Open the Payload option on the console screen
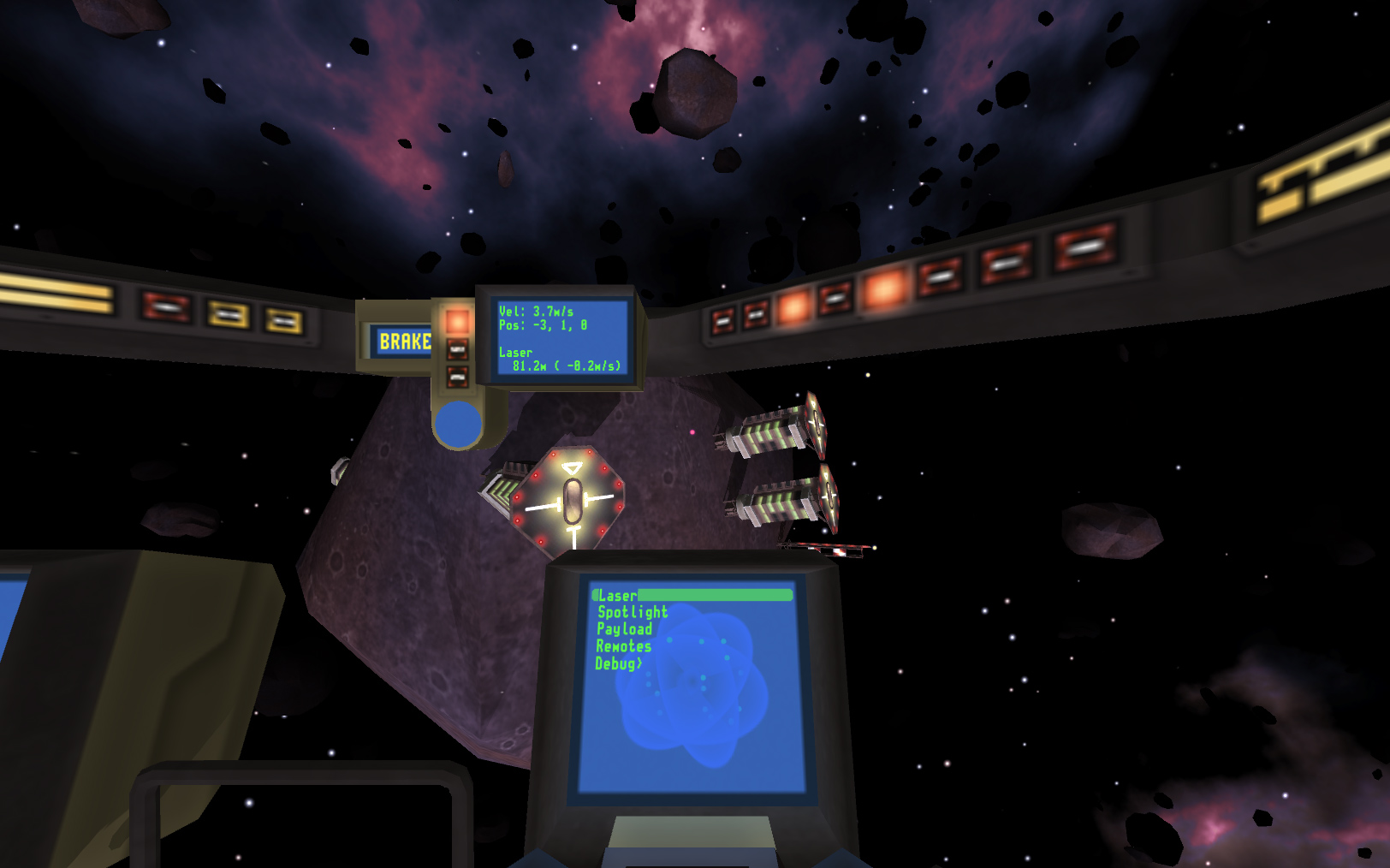This screenshot has height=868, width=1390. (x=625, y=629)
